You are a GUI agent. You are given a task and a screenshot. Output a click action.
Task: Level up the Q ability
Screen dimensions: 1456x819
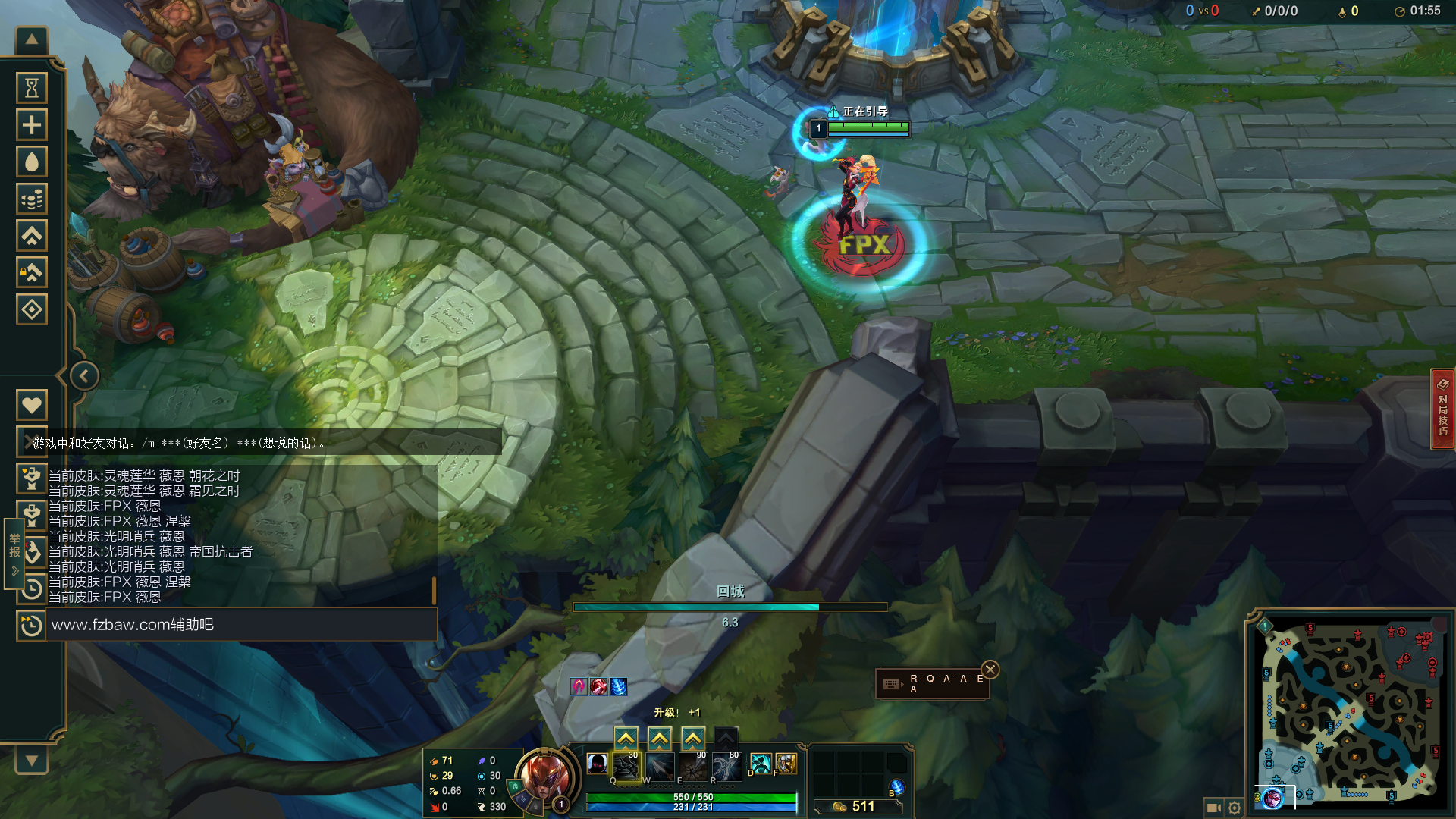(x=626, y=738)
